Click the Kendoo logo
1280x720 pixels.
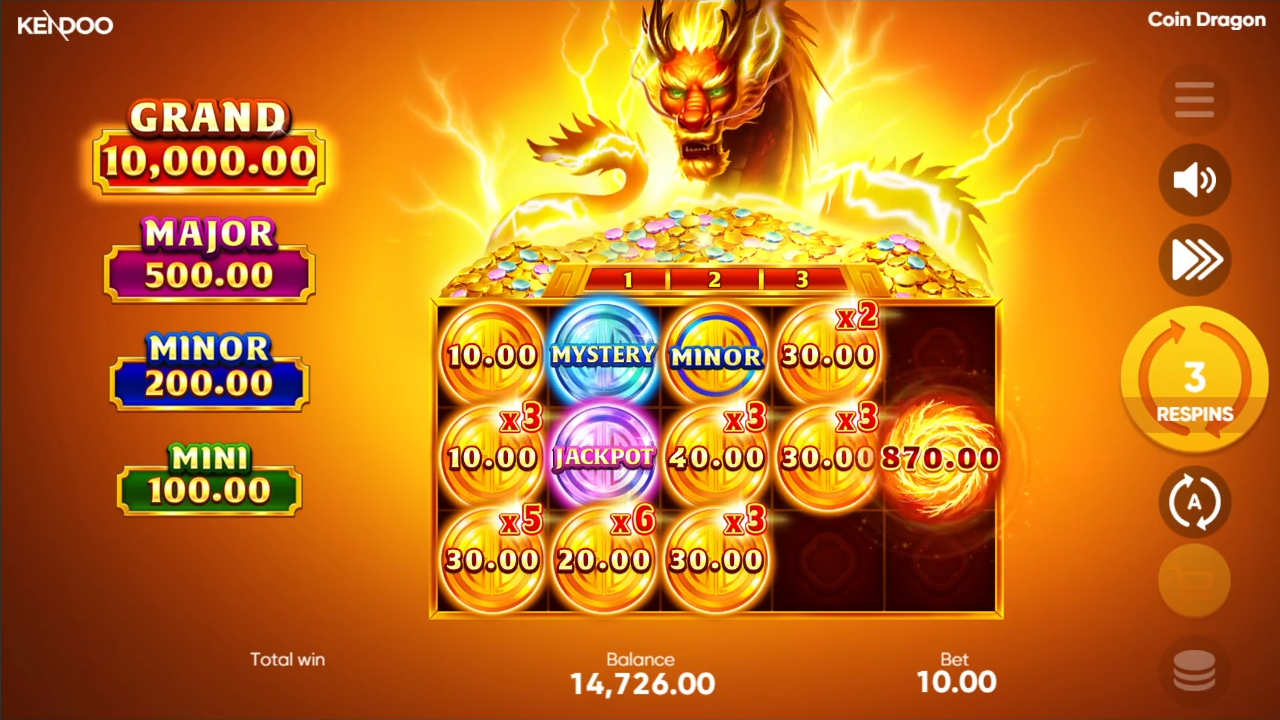tap(65, 25)
